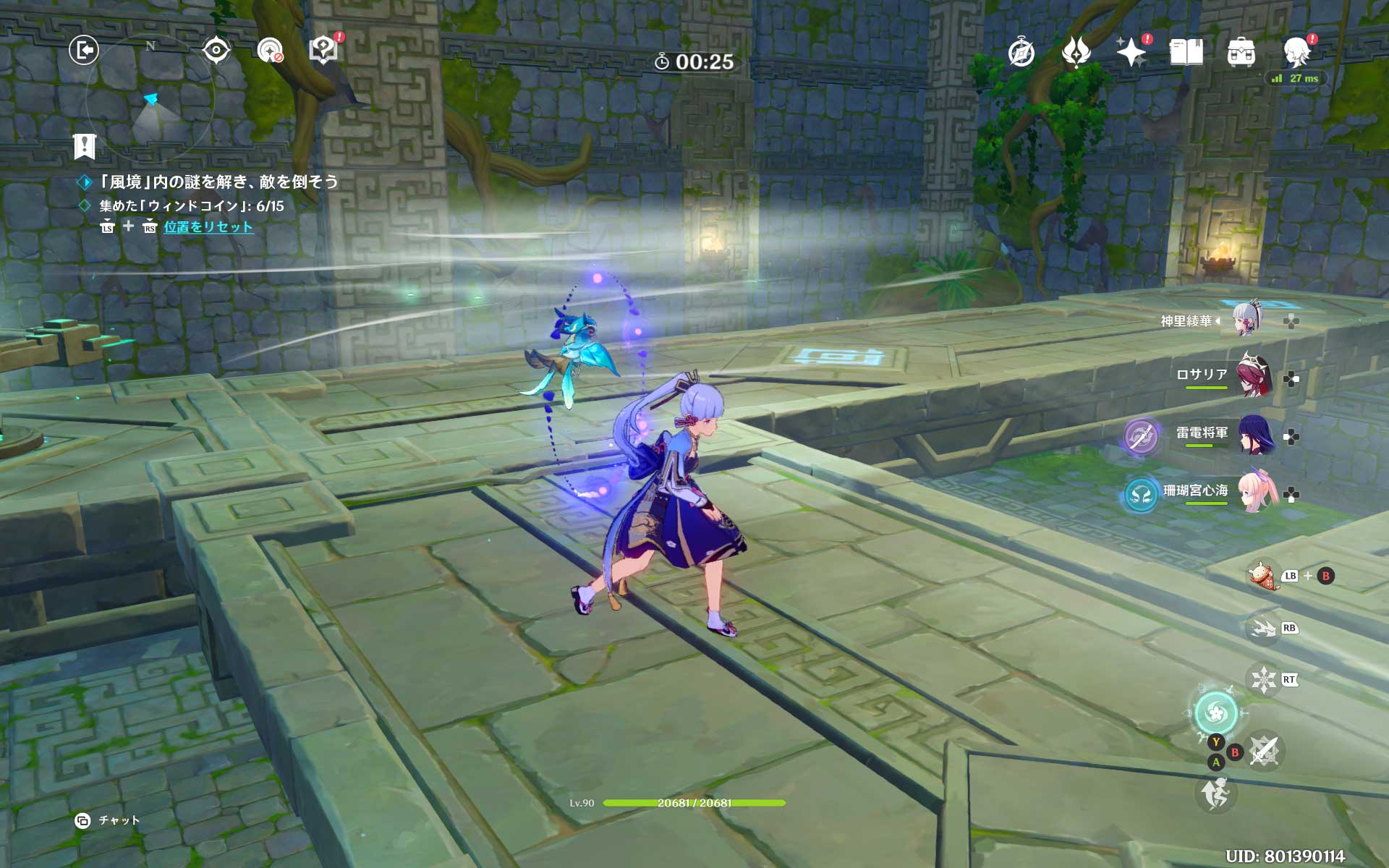Open the tutorial question-mark icon with alert
Image resolution: width=1389 pixels, height=868 pixels.
[x=323, y=49]
